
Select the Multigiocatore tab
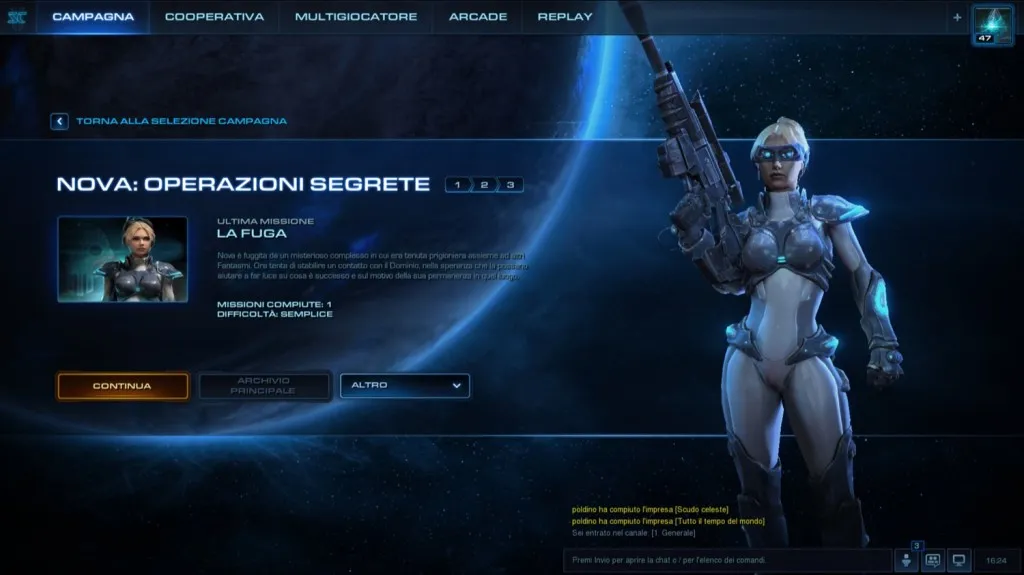(356, 17)
